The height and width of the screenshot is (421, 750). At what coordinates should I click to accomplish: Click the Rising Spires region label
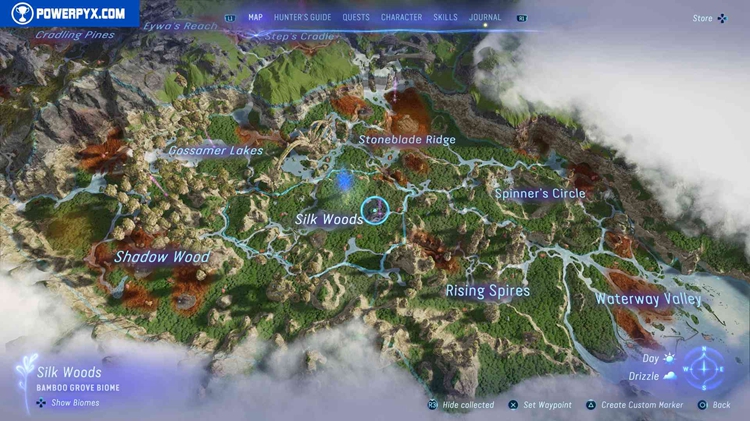coord(487,292)
